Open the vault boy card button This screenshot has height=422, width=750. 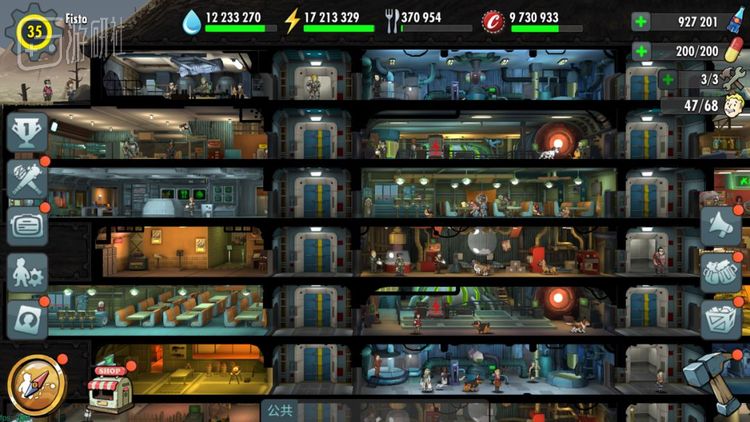[x=26, y=320]
